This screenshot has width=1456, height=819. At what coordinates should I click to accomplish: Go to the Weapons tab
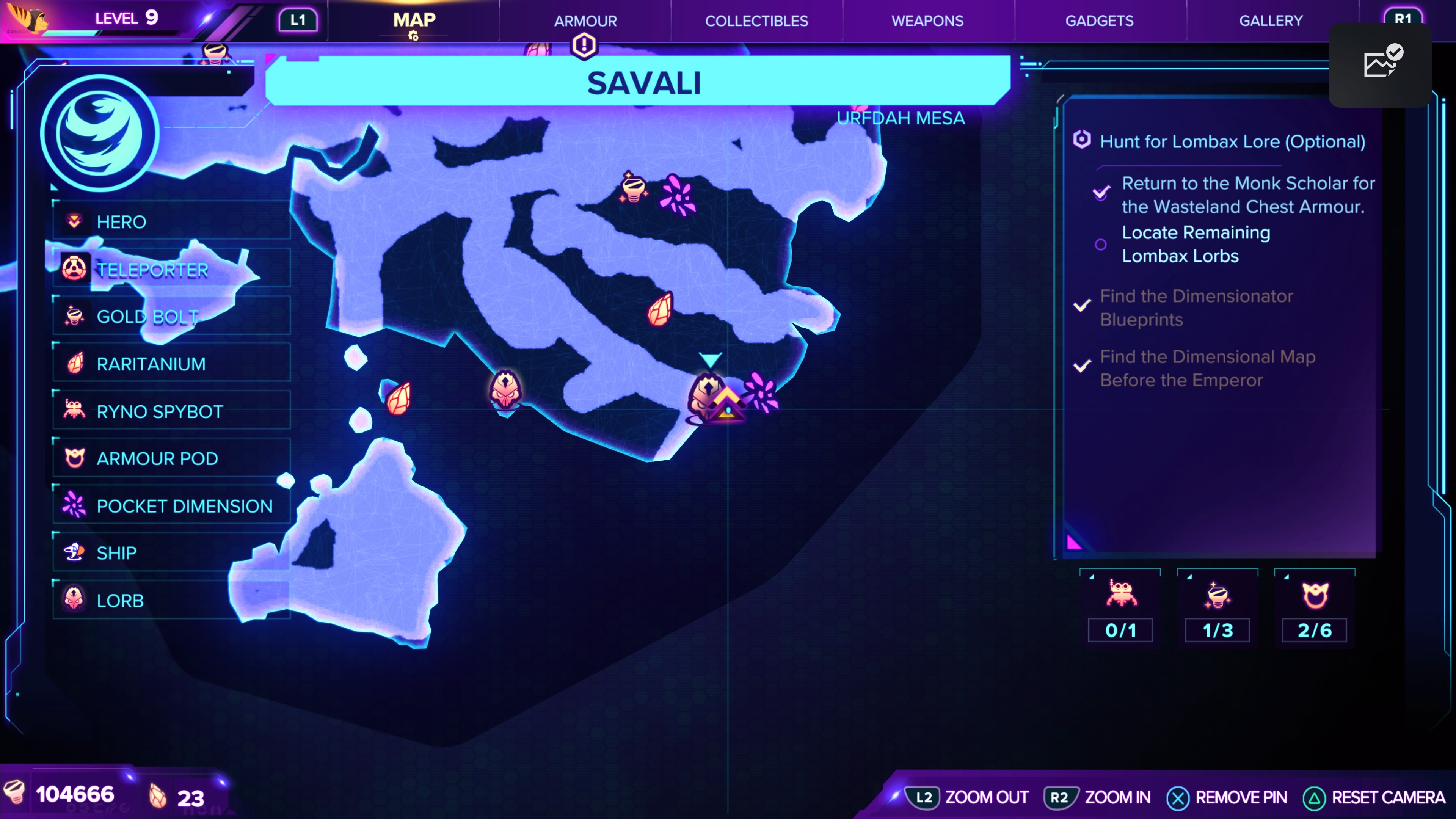(x=927, y=21)
